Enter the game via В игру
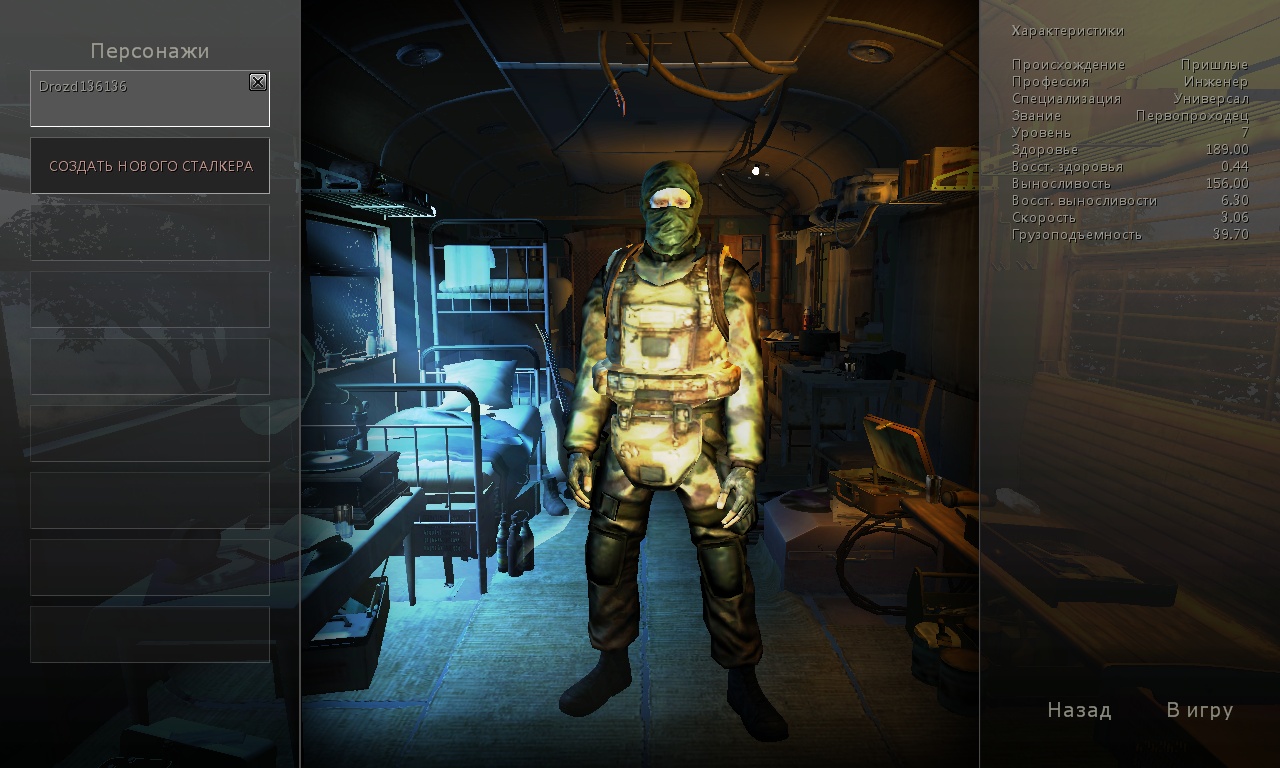Viewport: 1280px width, 768px height. tap(1199, 710)
